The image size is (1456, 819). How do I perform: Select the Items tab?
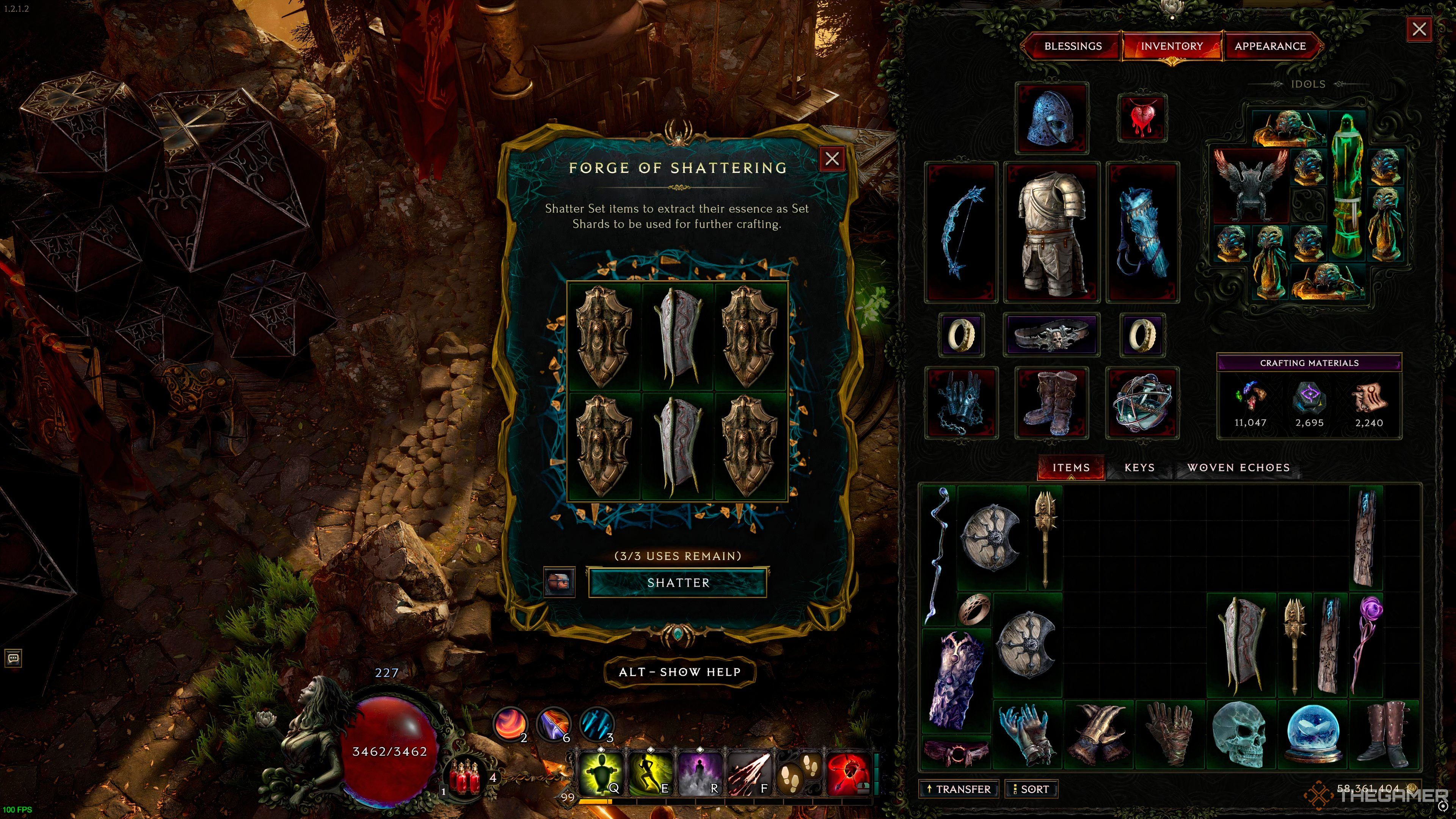point(1070,468)
